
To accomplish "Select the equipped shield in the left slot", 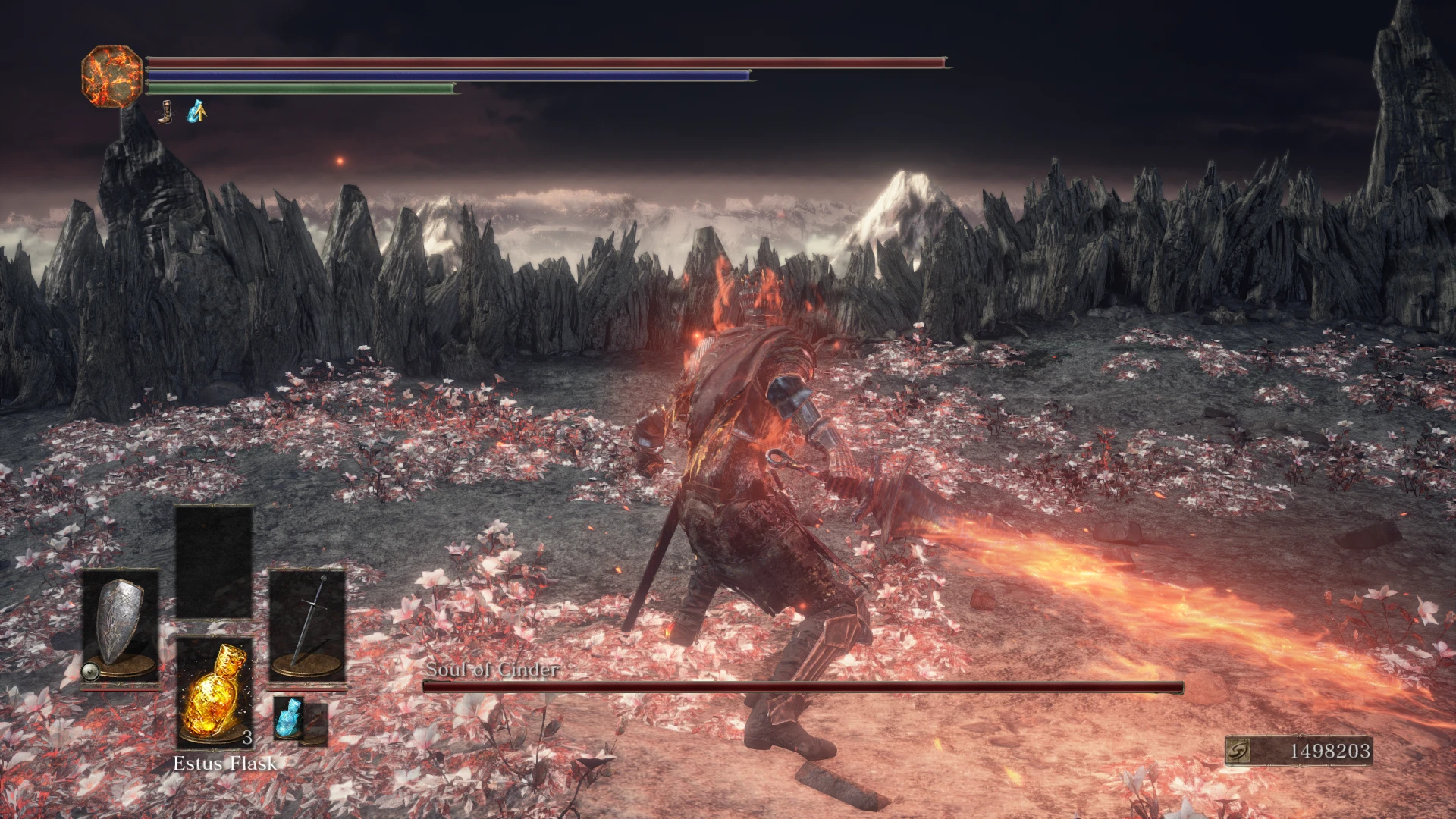I will pyautogui.click(x=121, y=622).
